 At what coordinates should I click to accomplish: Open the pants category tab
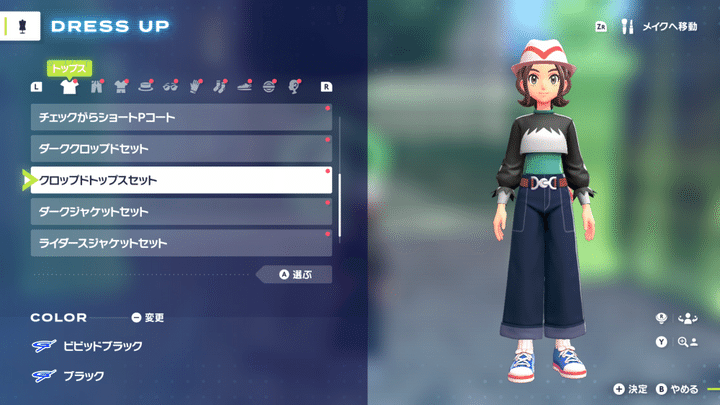95,87
